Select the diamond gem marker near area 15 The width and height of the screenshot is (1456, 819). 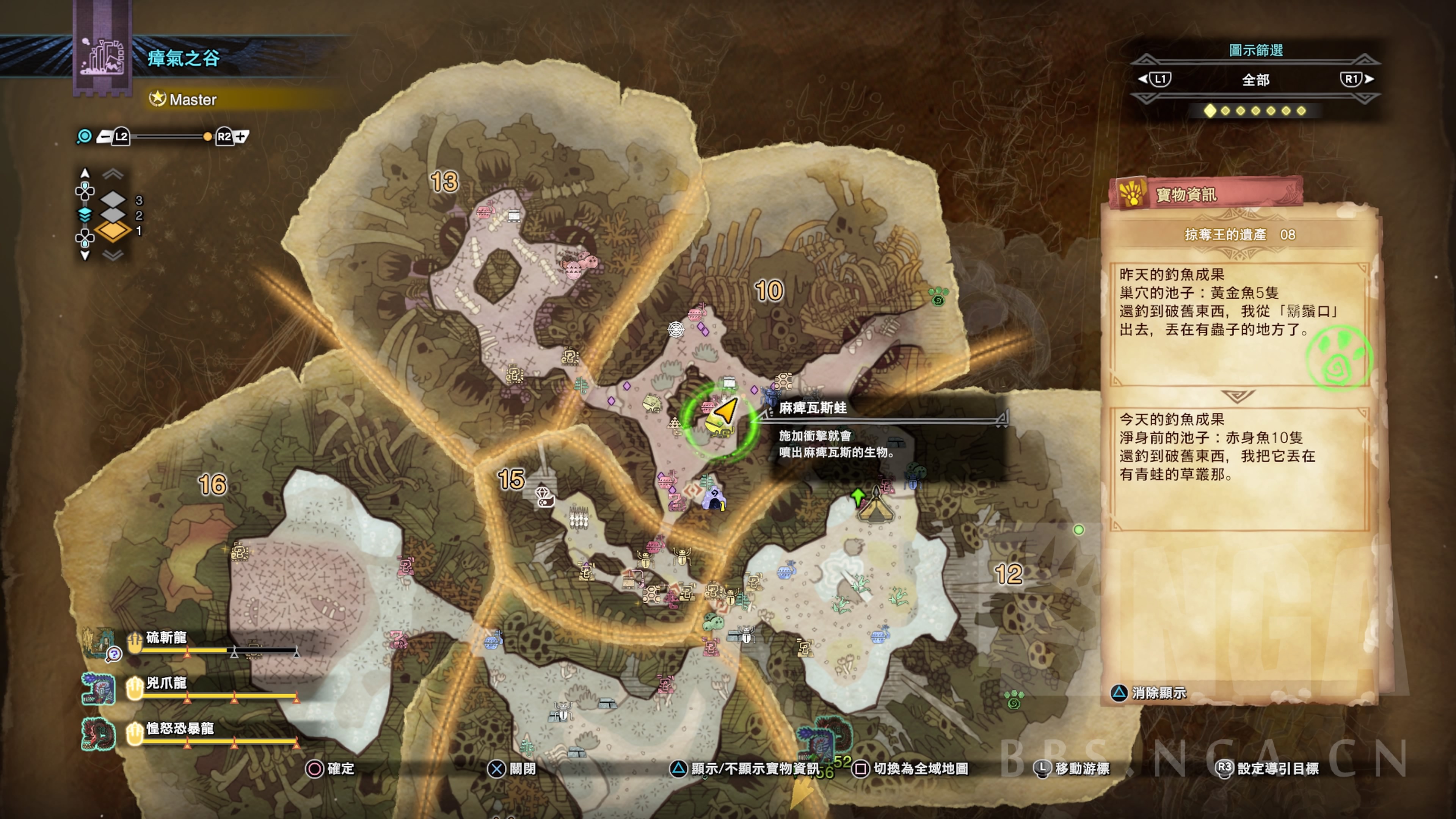point(544,496)
